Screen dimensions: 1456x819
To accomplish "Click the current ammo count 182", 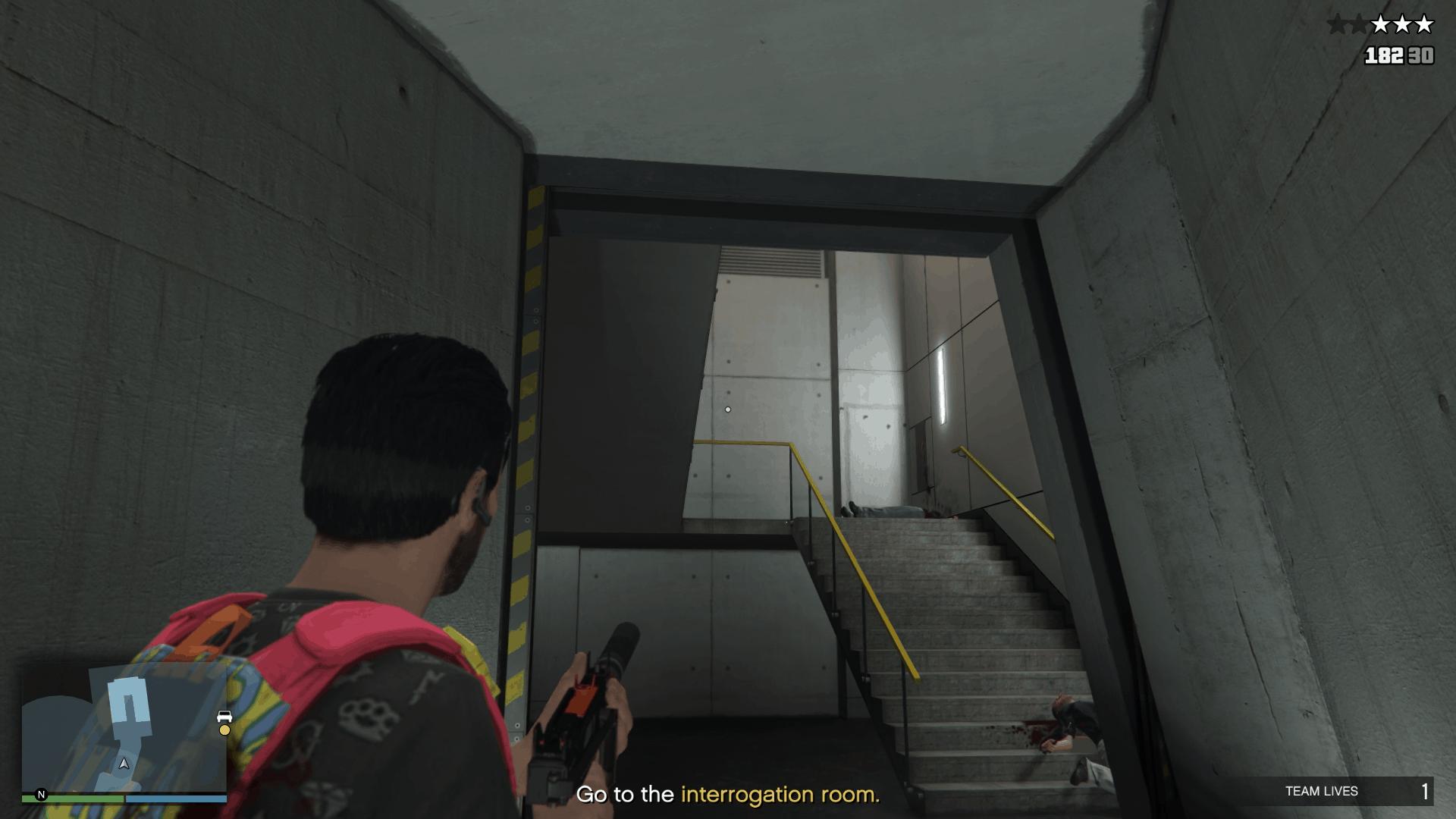I will click(x=1383, y=55).
